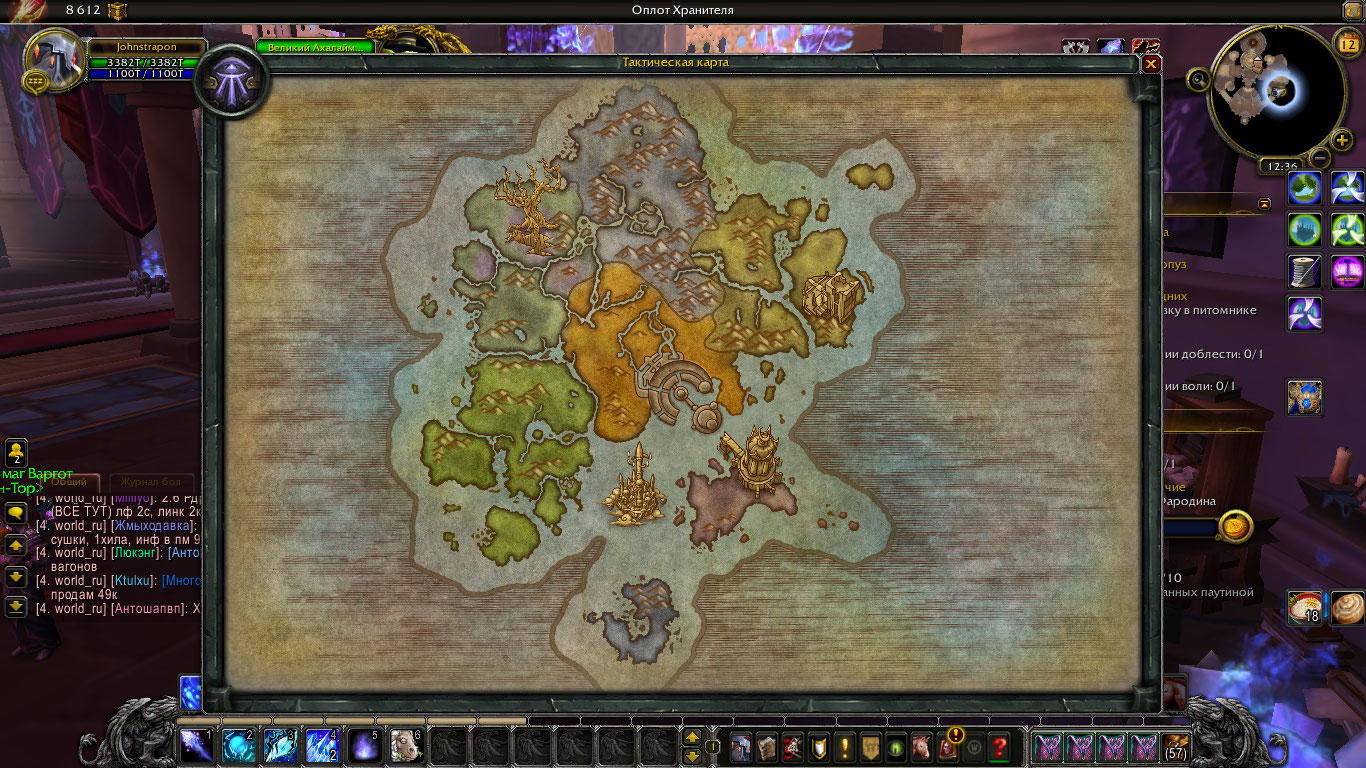
Task: Use the ice shard spell in slot 4
Action: pyautogui.click(x=323, y=746)
